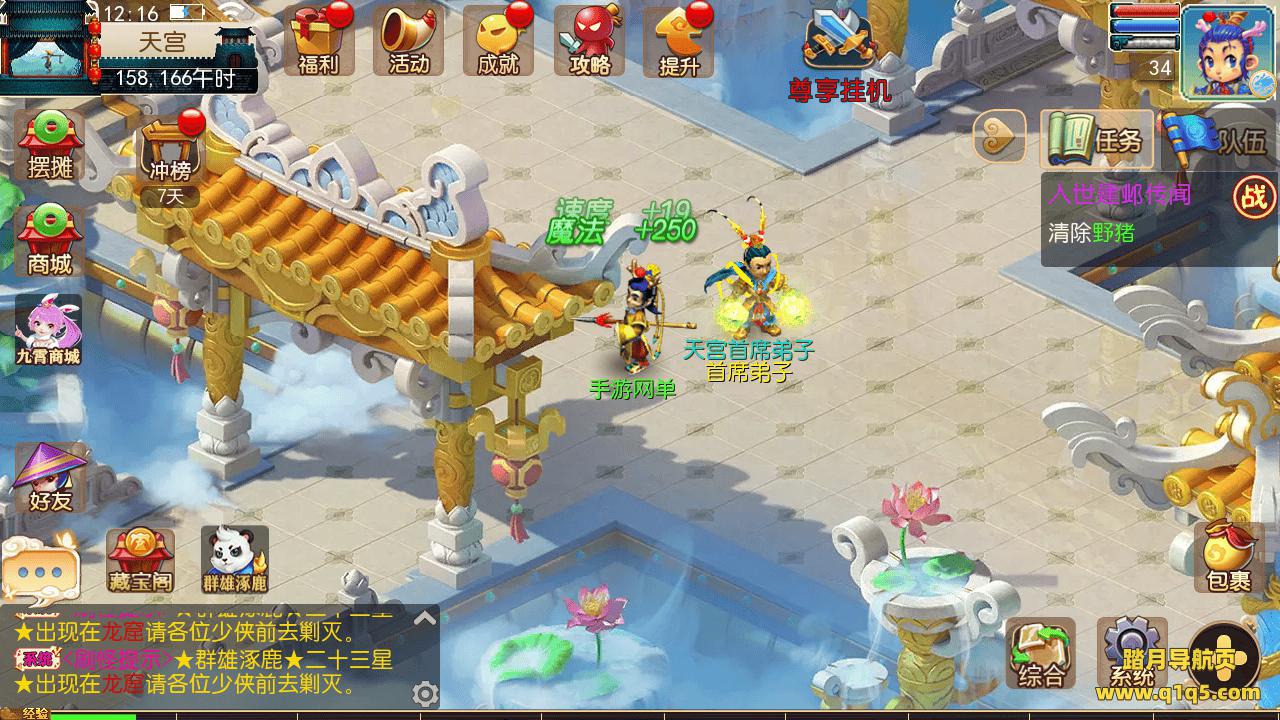
Task: Open the 包裹 inventory bag
Action: click(1228, 556)
